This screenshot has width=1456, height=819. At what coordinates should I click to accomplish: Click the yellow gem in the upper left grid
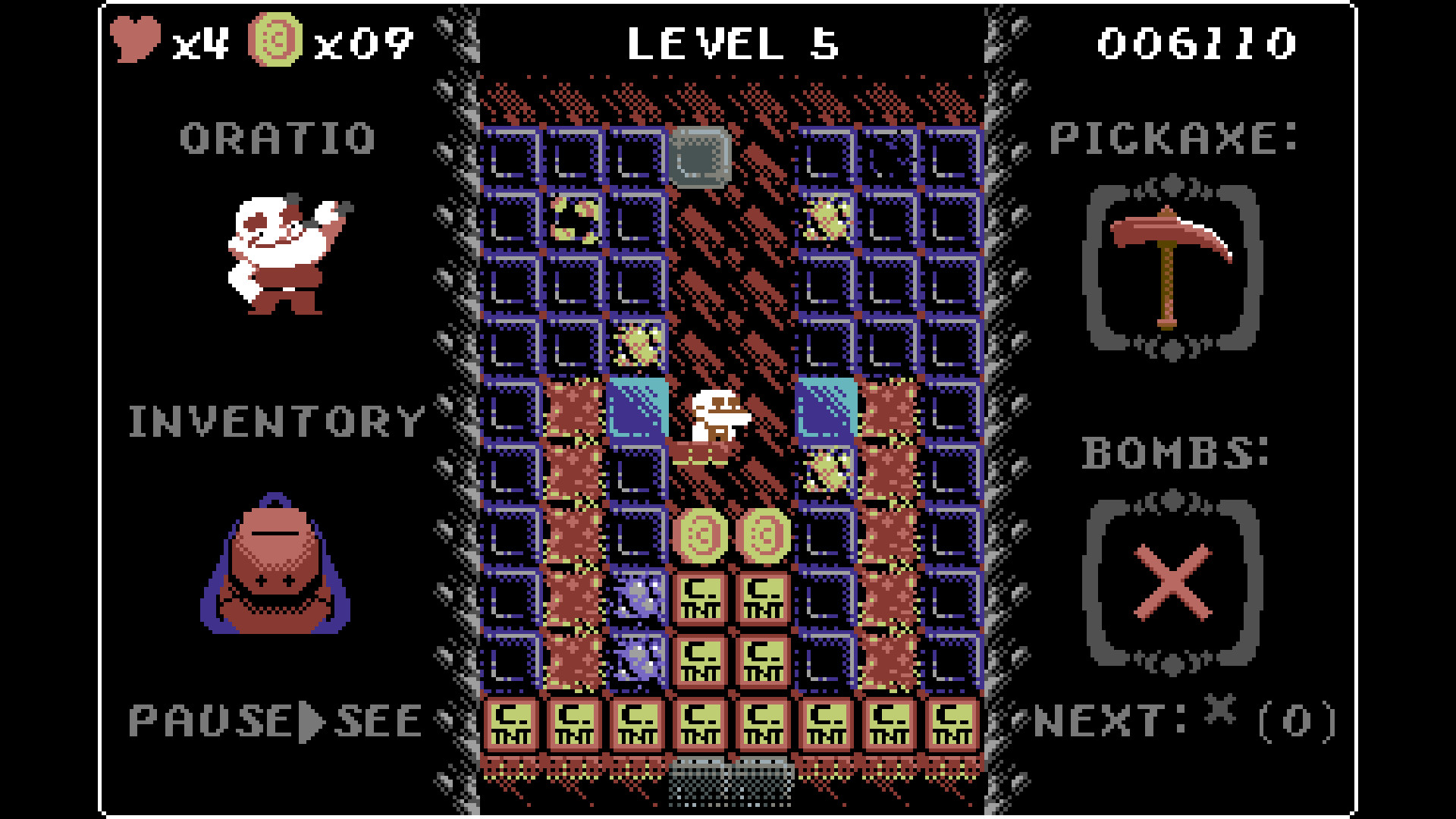click(574, 220)
